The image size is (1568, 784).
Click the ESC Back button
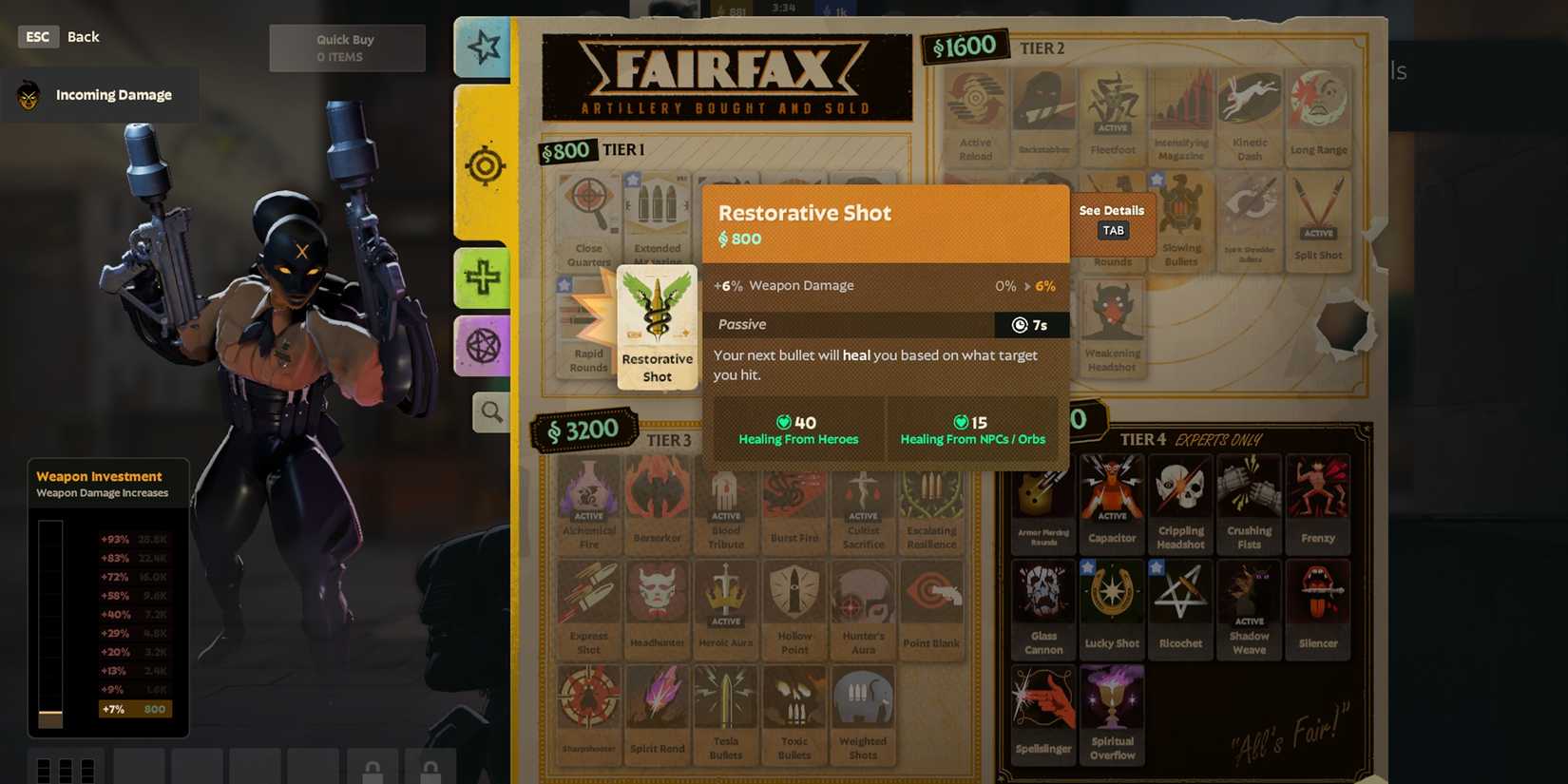(x=37, y=36)
